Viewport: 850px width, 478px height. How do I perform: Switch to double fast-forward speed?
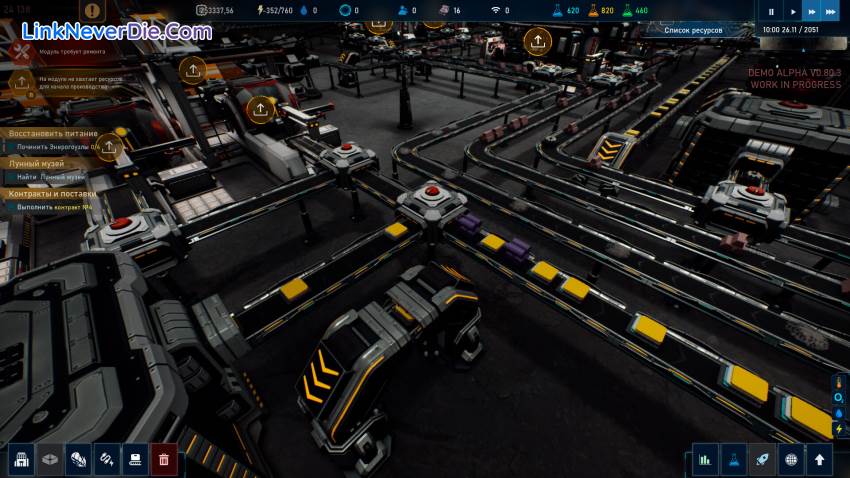811,12
